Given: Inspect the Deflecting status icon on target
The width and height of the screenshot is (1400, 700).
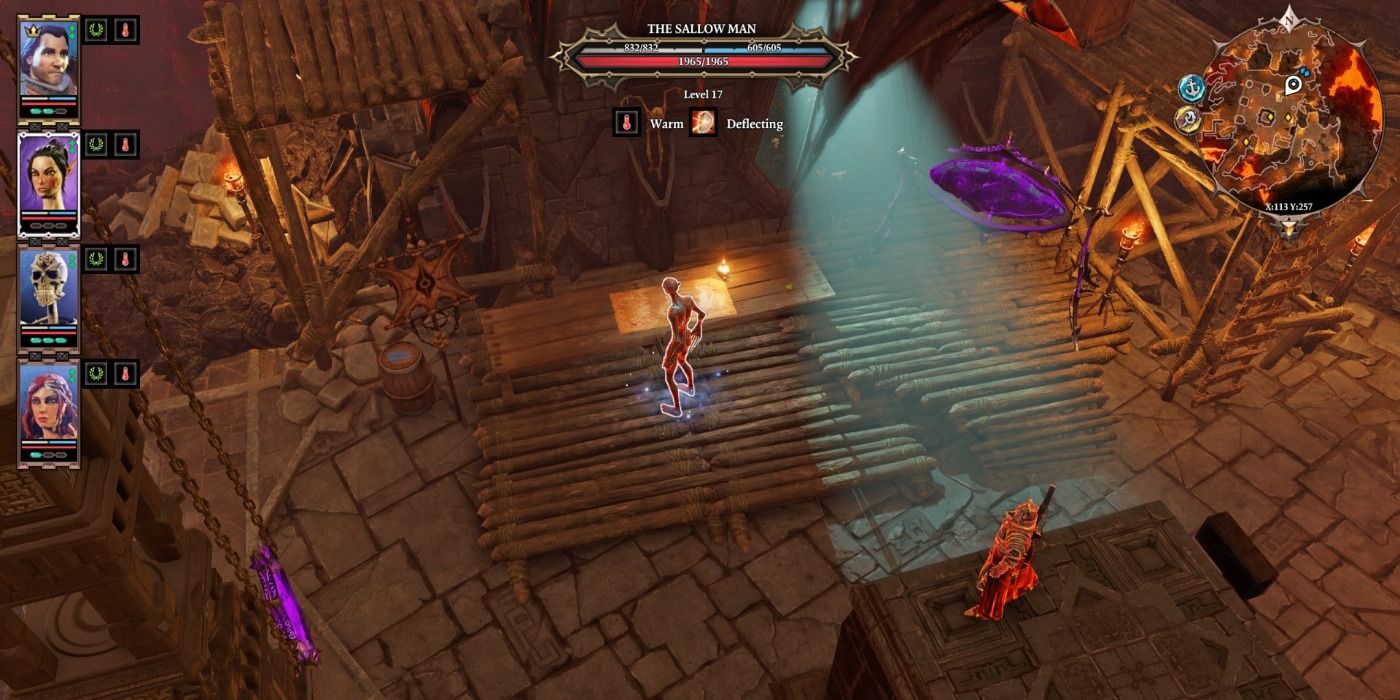Looking at the screenshot, I should coord(704,123).
